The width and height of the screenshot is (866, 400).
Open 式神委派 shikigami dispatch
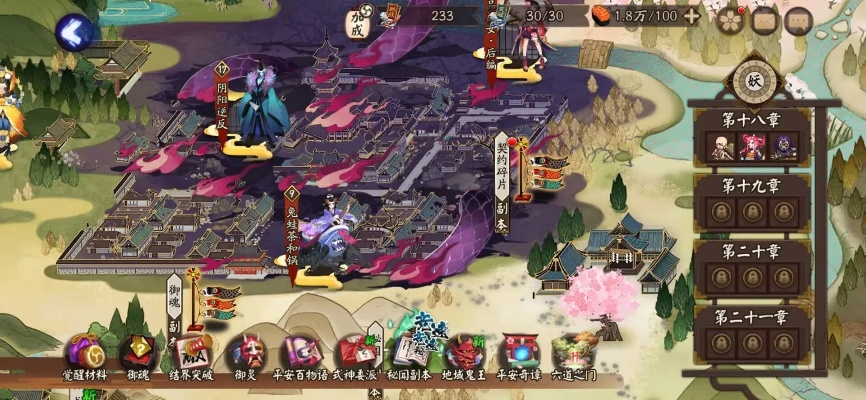(x=355, y=357)
